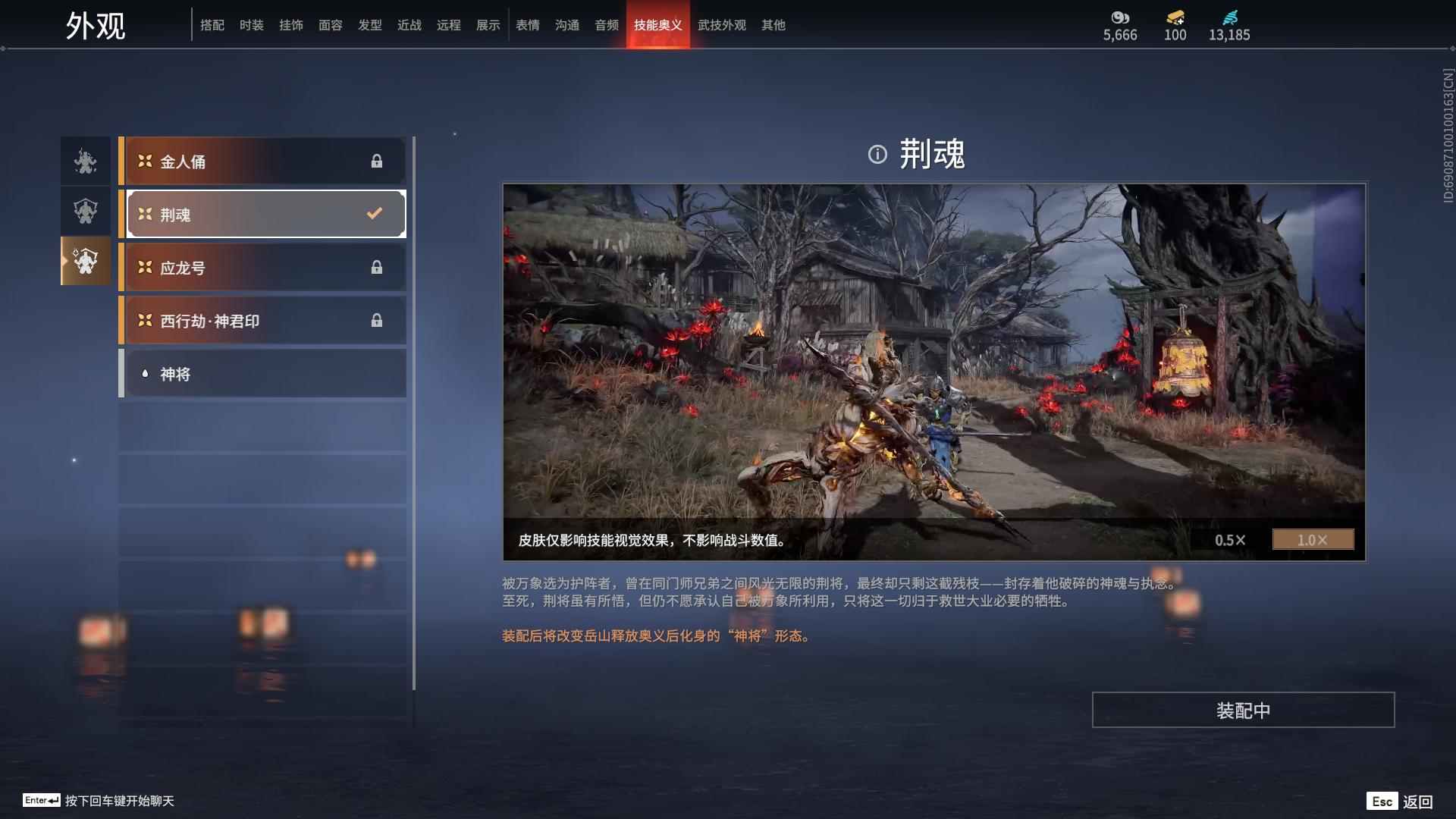Viewport: 1456px width, 819px height.
Task: Click the gold ingot icon to add currency
Action: tap(1173, 18)
